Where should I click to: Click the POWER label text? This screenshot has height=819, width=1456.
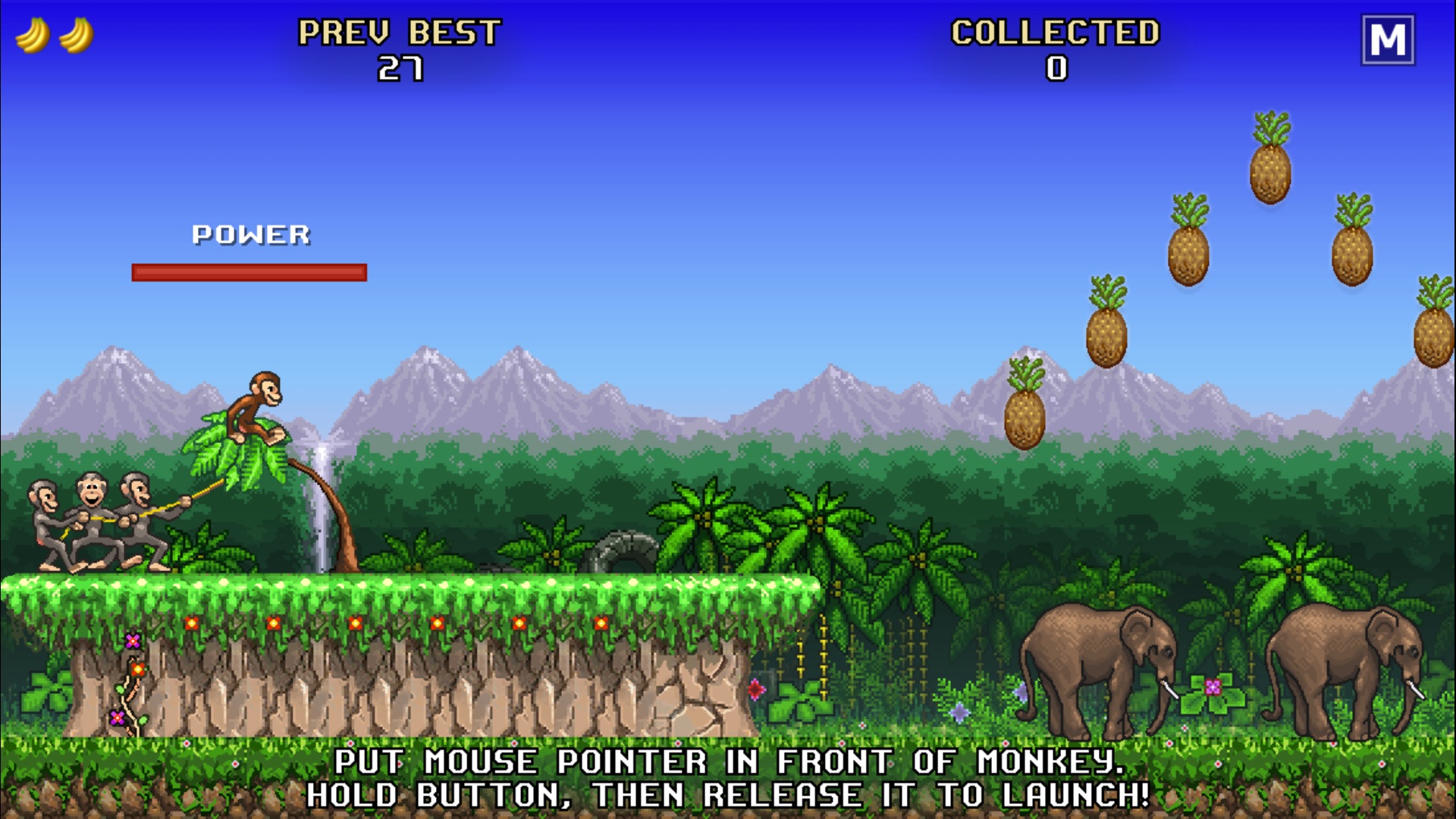coord(250,234)
